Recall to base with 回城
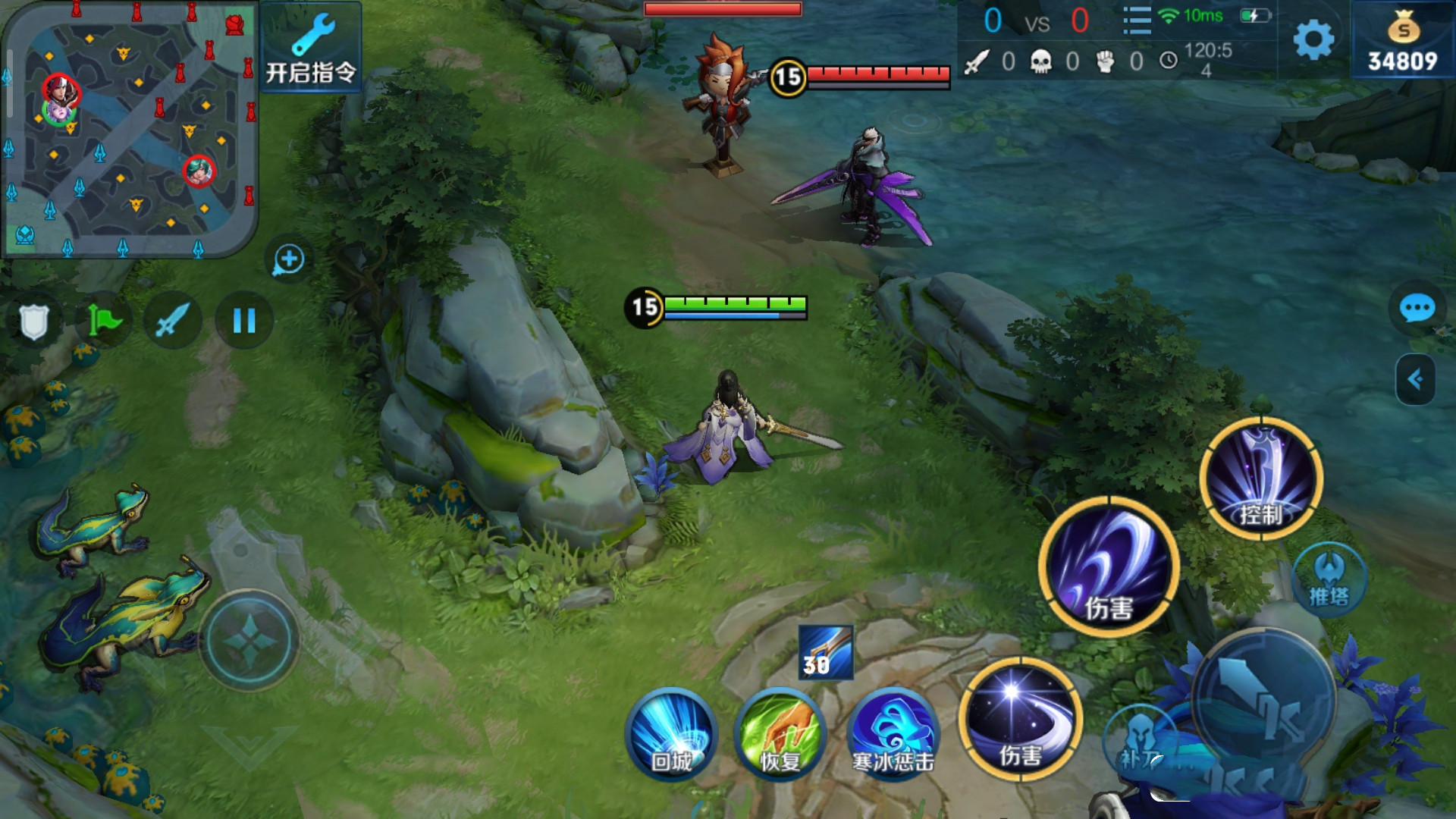This screenshot has width=1456, height=819. pos(671,732)
